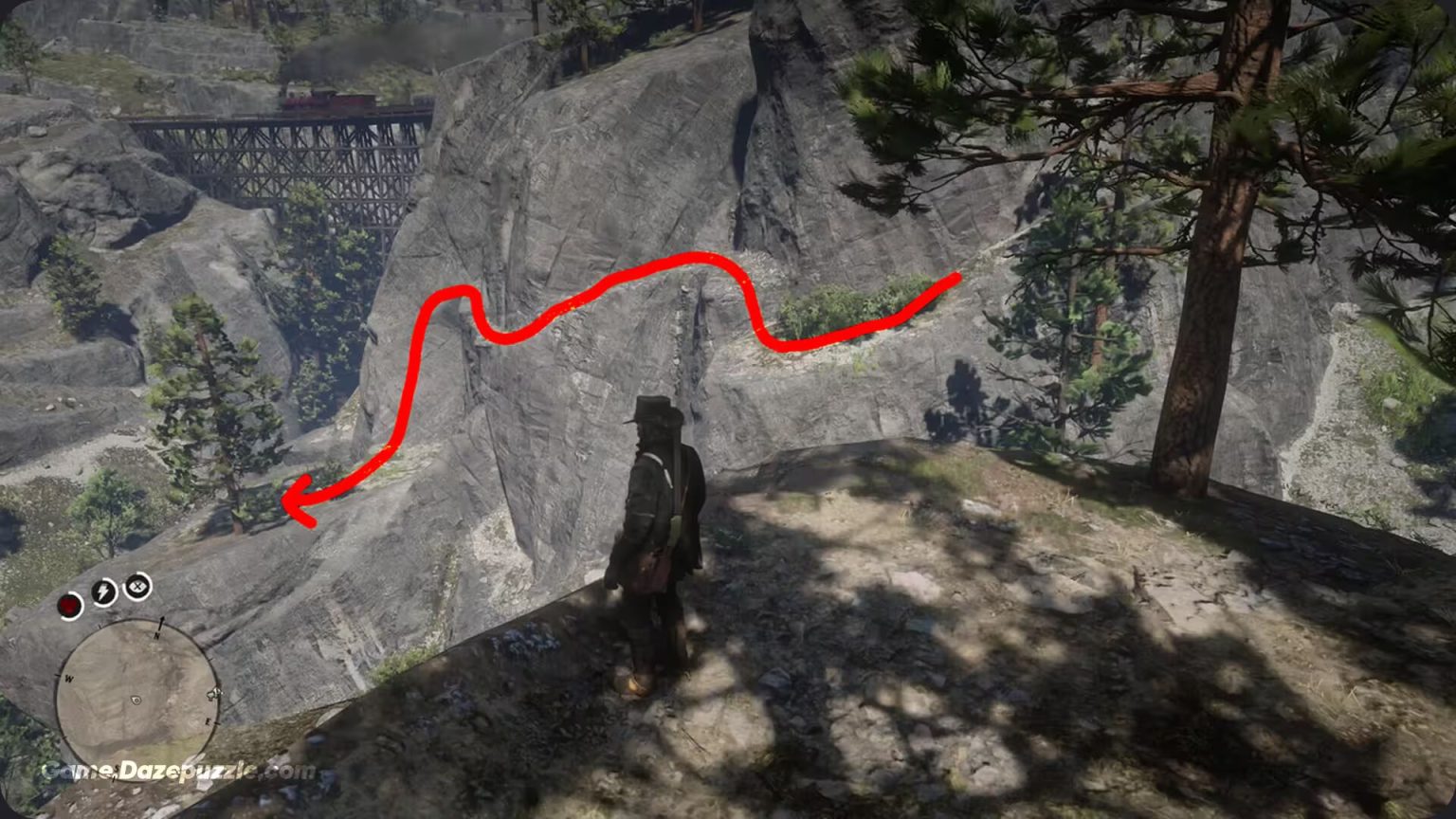This screenshot has width=1456, height=819.
Task: Click the 'E' compass letter on the minimap
Action: coord(209,721)
